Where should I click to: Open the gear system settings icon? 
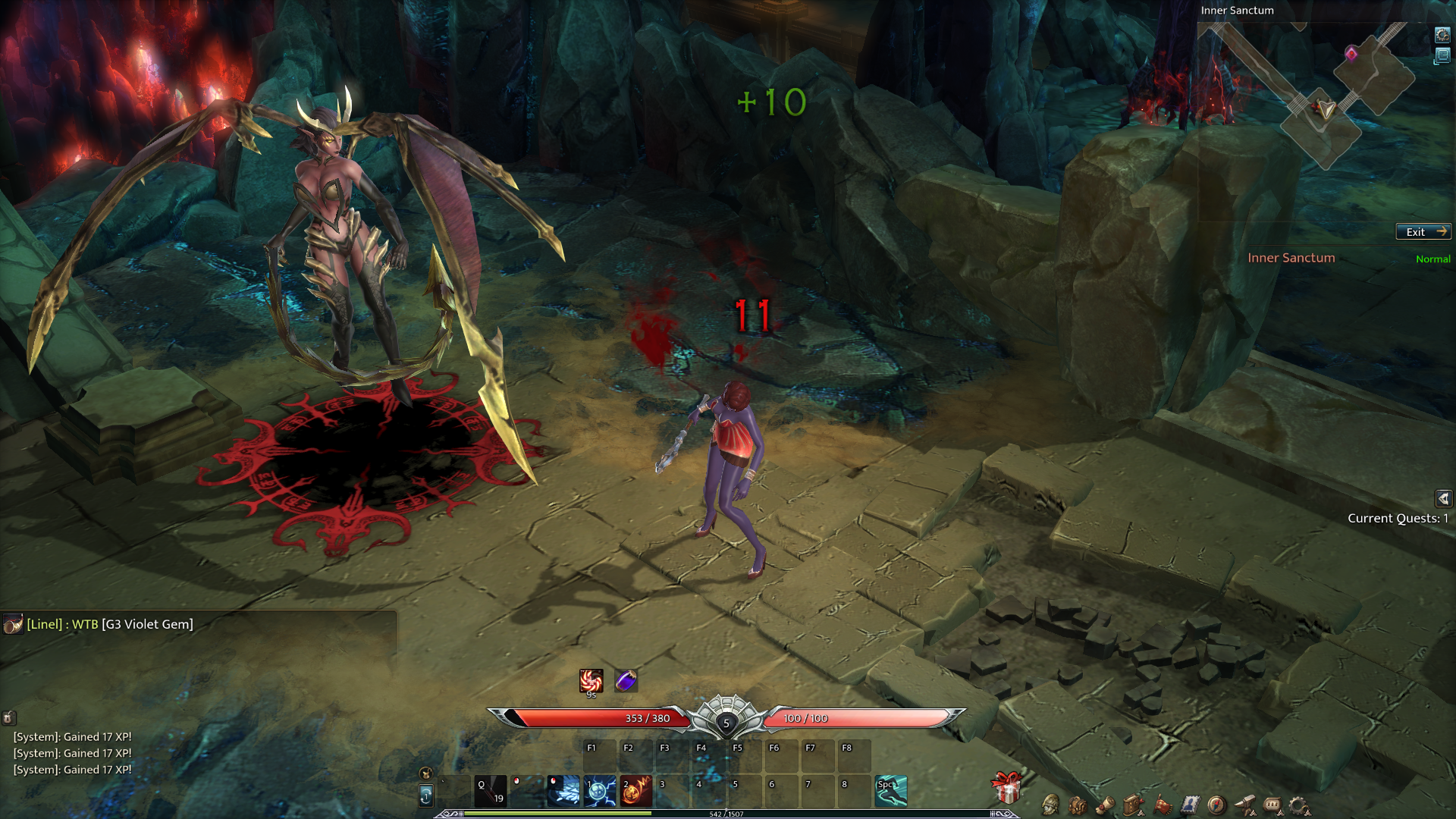pos(1299,805)
